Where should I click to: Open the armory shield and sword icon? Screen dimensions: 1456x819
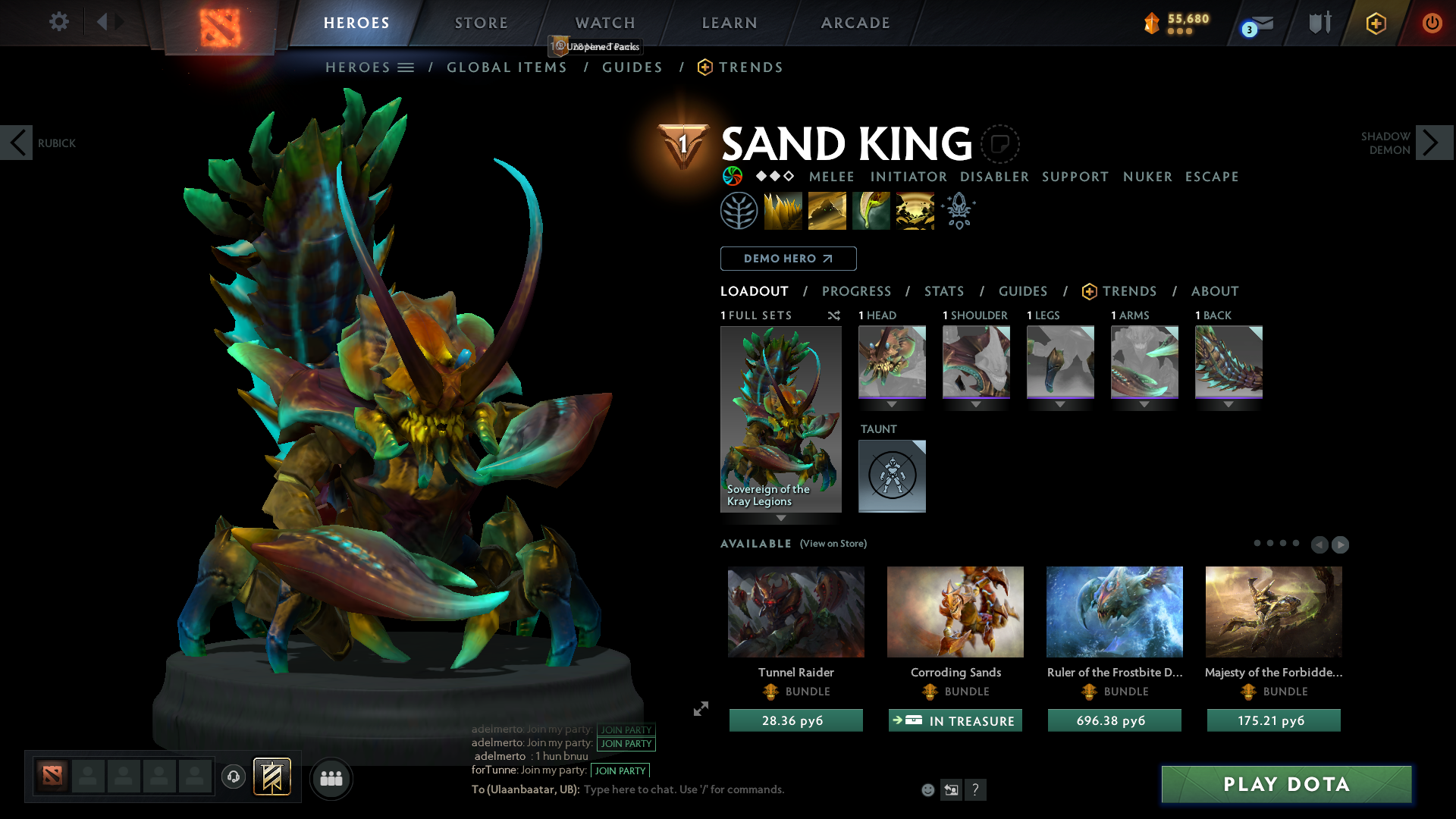tap(1319, 23)
